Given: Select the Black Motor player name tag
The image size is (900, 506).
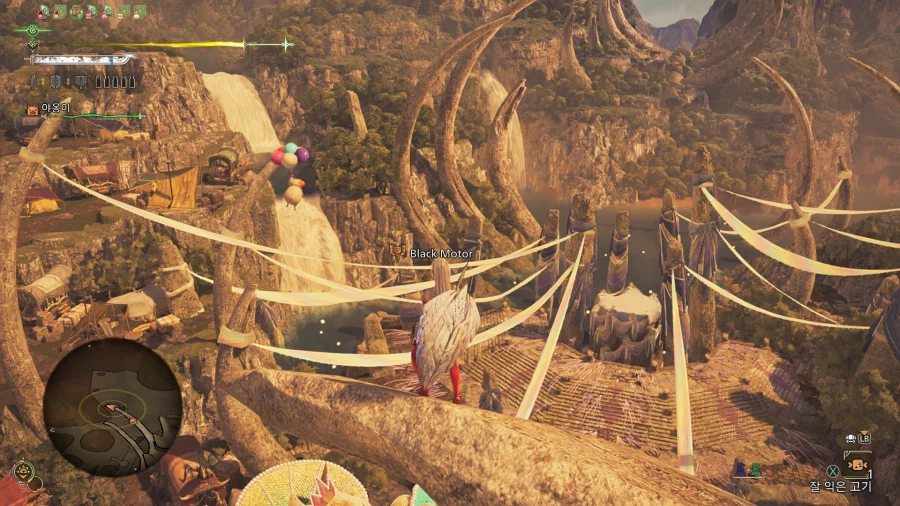Looking at the screenshot, I should point(441,254).
